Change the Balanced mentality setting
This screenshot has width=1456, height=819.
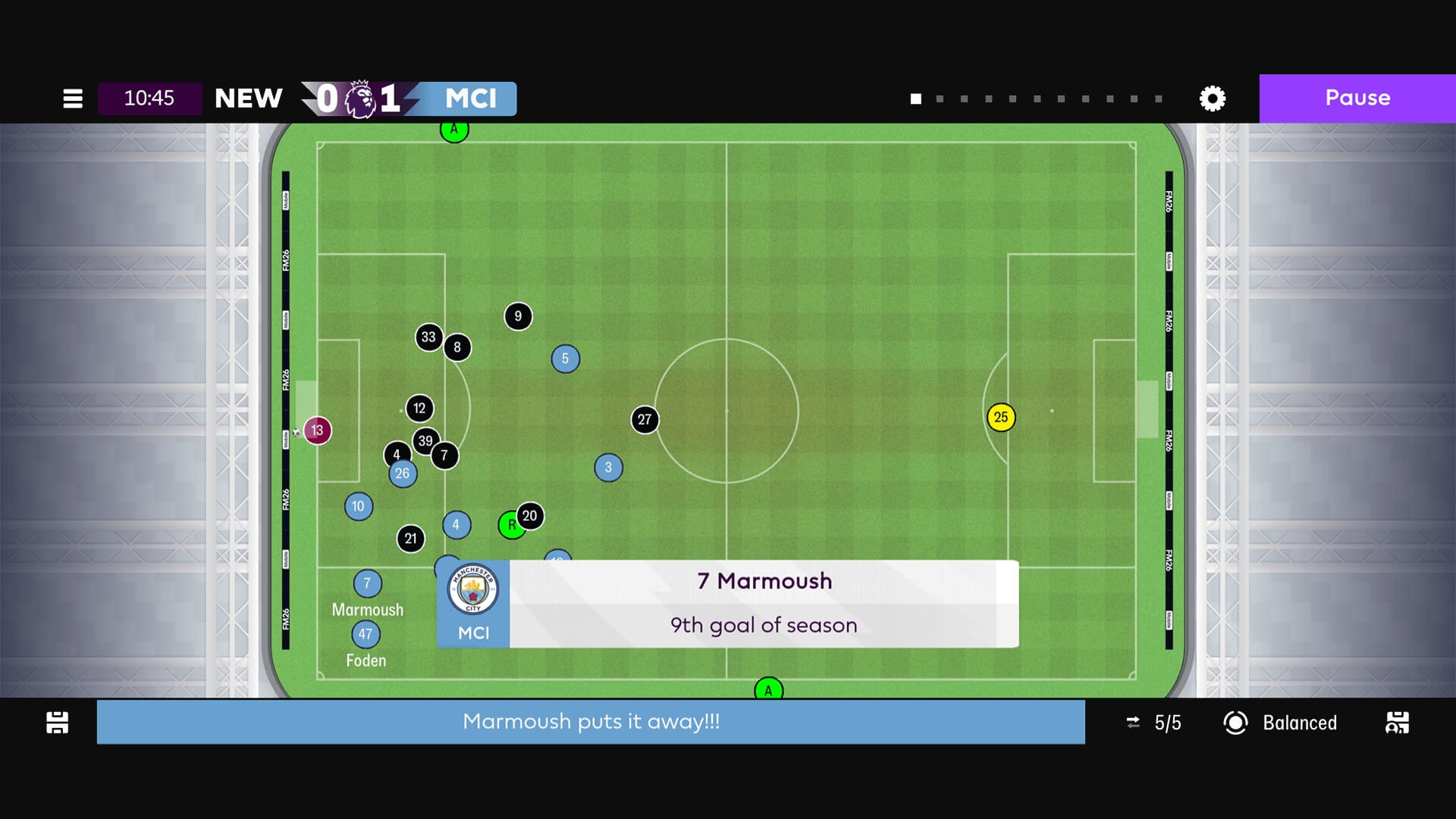pos(1281,723)
